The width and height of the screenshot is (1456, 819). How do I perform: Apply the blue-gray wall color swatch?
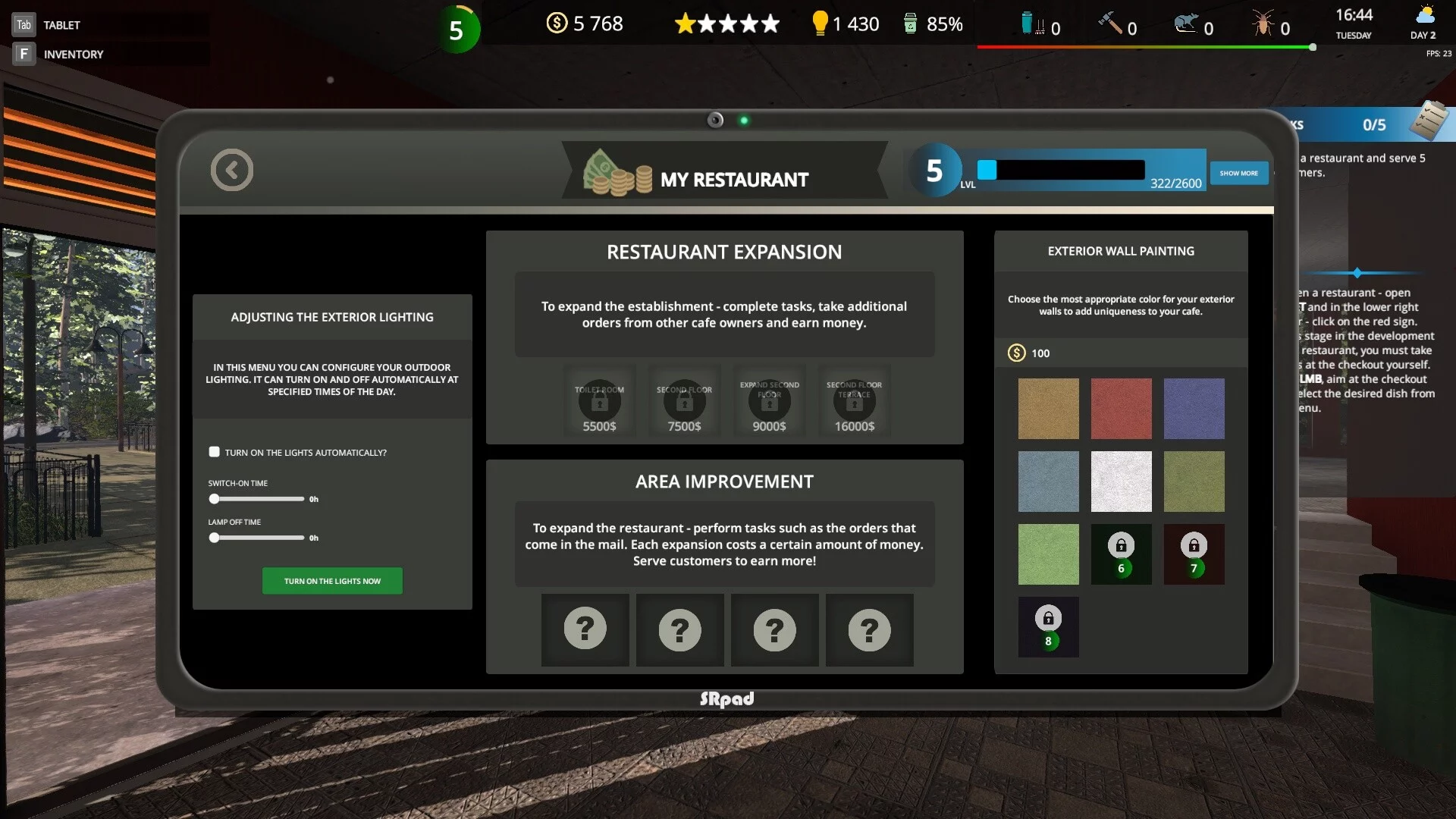tap(1048, 482)
